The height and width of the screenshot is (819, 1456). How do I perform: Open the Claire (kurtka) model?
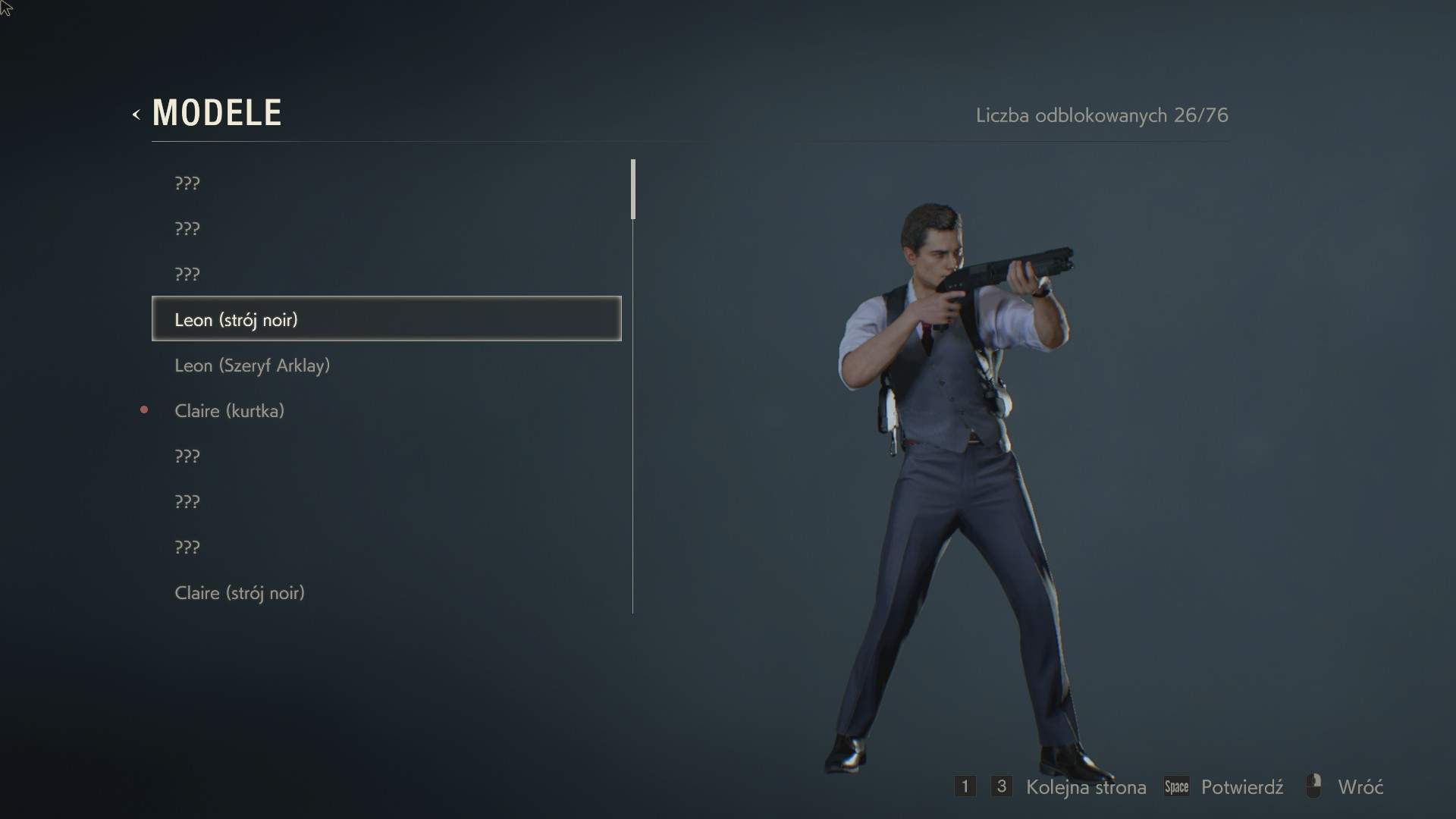coord(229,411)
